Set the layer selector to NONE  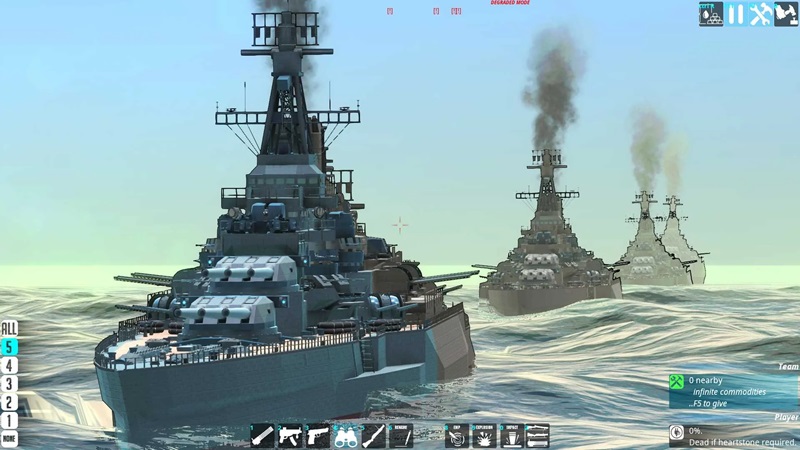9,438
